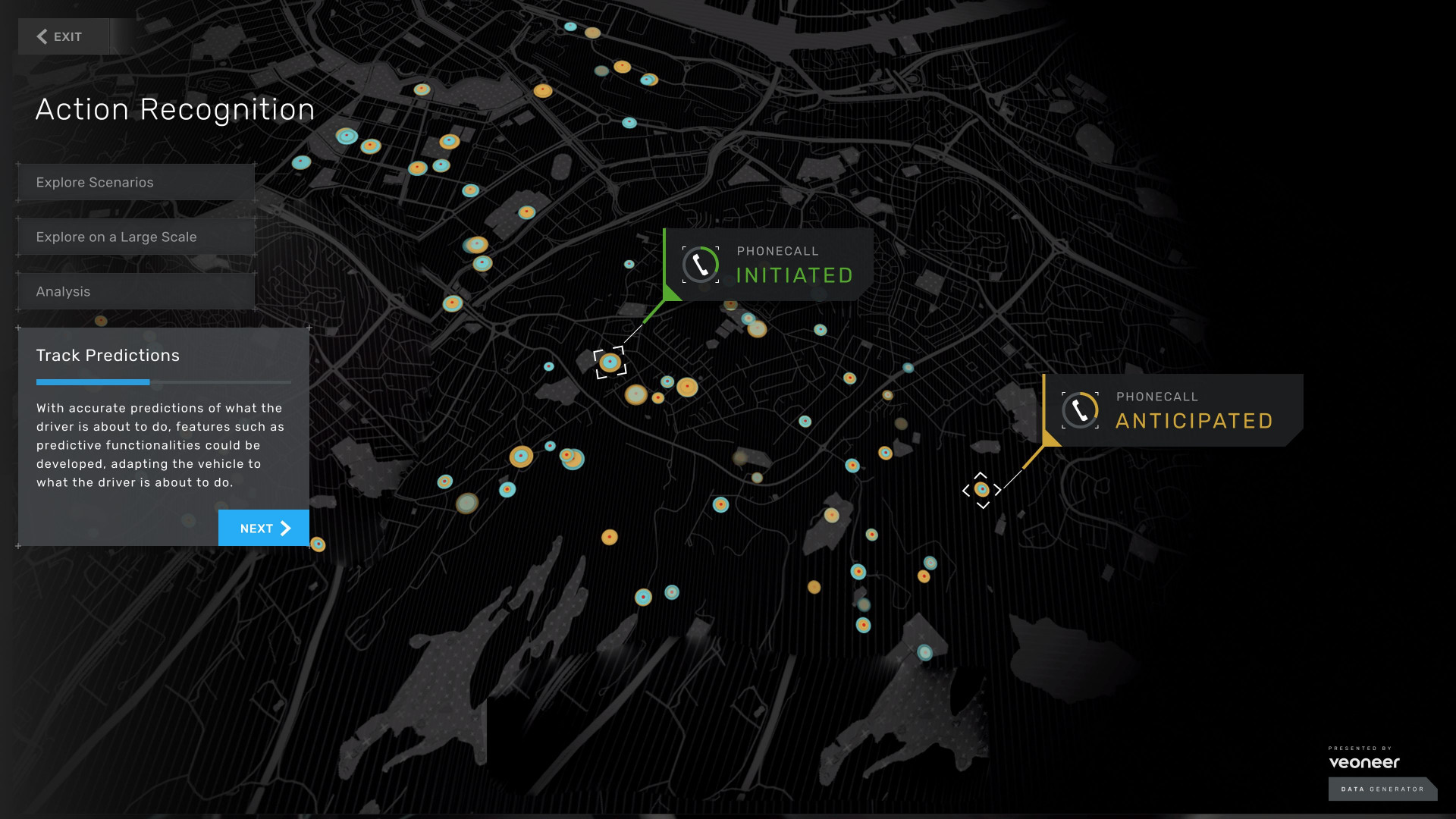Viewport: 1456px width, 819px height.
Task: Click the Veoneer logo
Action: point(1363,764)
